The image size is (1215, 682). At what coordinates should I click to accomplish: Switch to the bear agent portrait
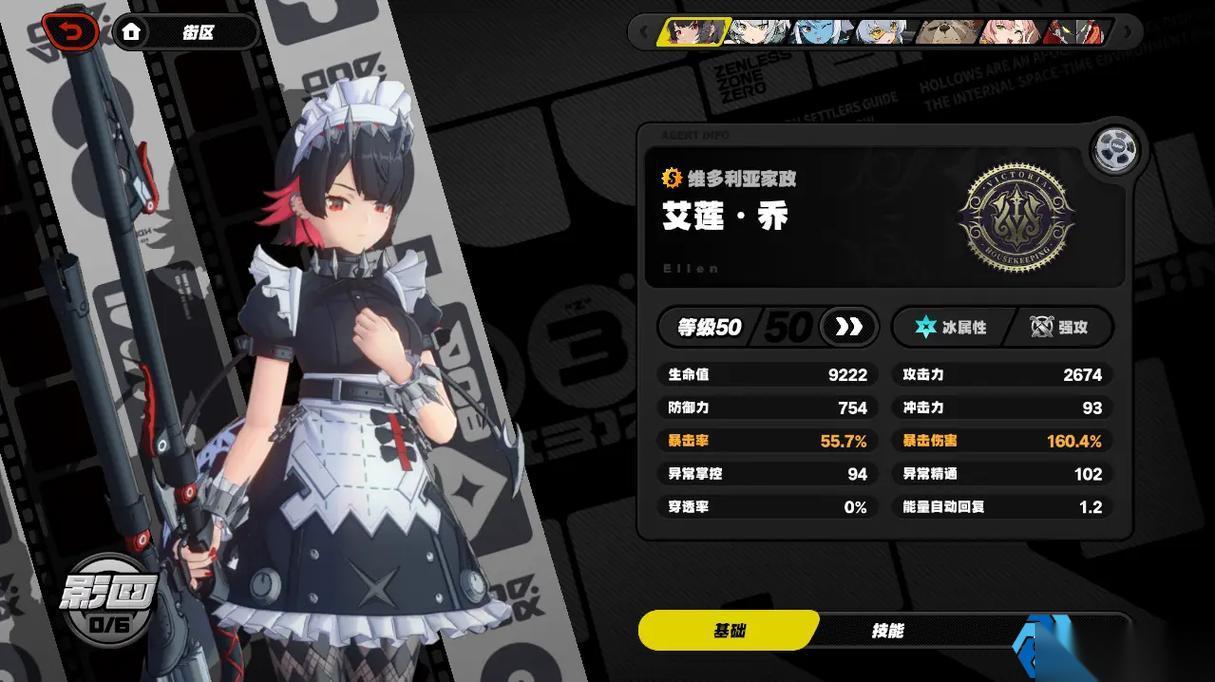point(948,32)
